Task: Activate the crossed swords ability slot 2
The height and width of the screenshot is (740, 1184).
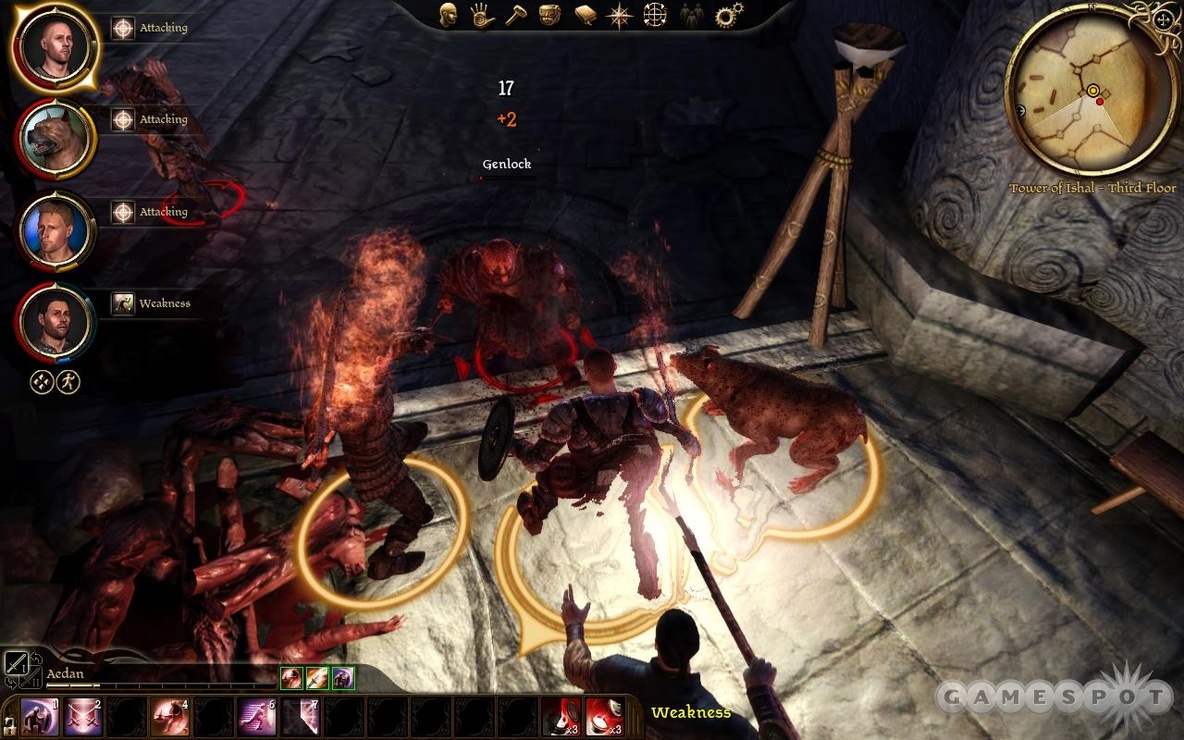Action: (x=83, y=717)
